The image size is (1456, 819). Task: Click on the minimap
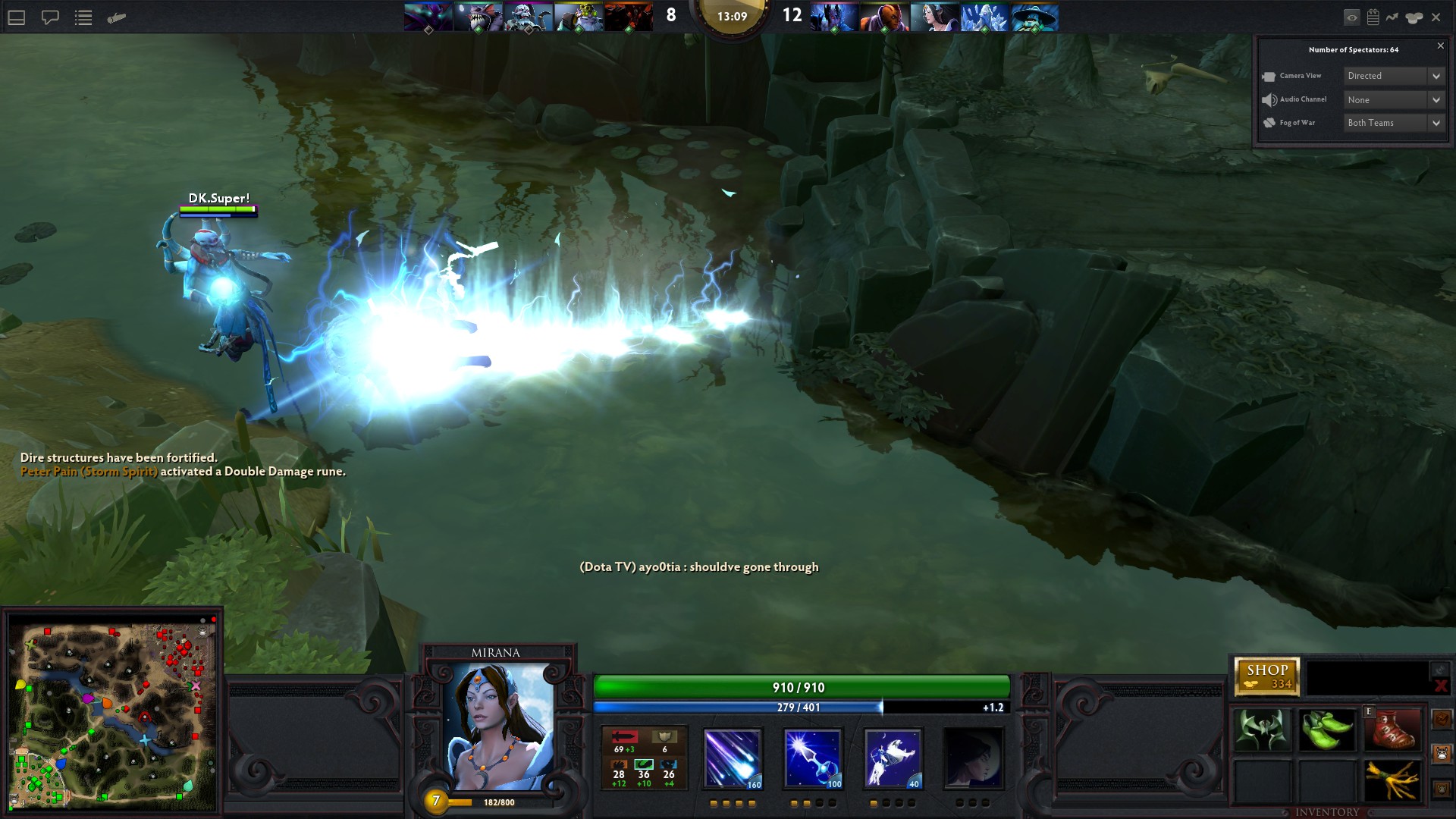112,715
